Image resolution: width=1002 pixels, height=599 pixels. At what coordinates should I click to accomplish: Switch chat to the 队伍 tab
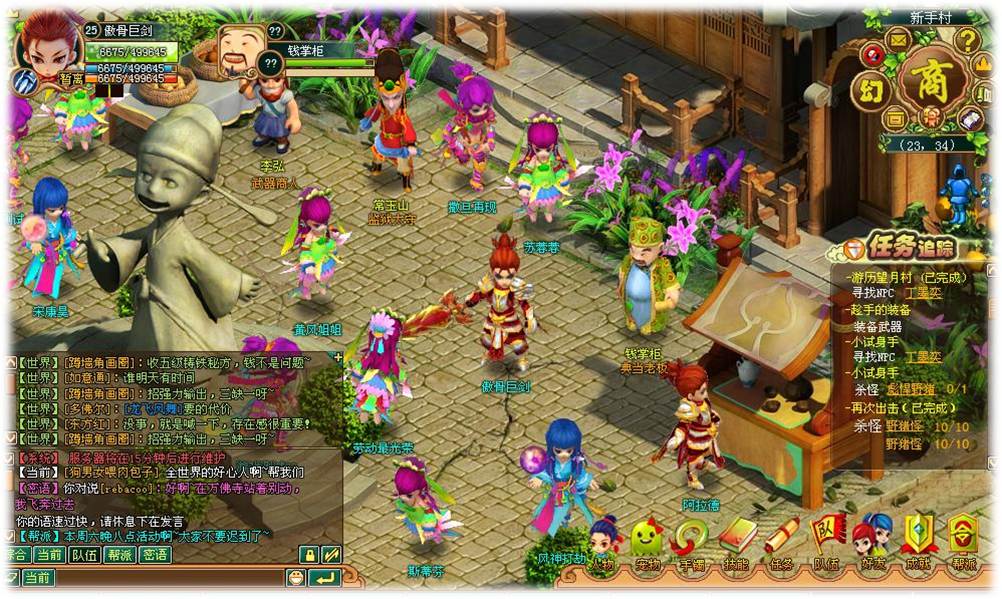pos(84,554)
